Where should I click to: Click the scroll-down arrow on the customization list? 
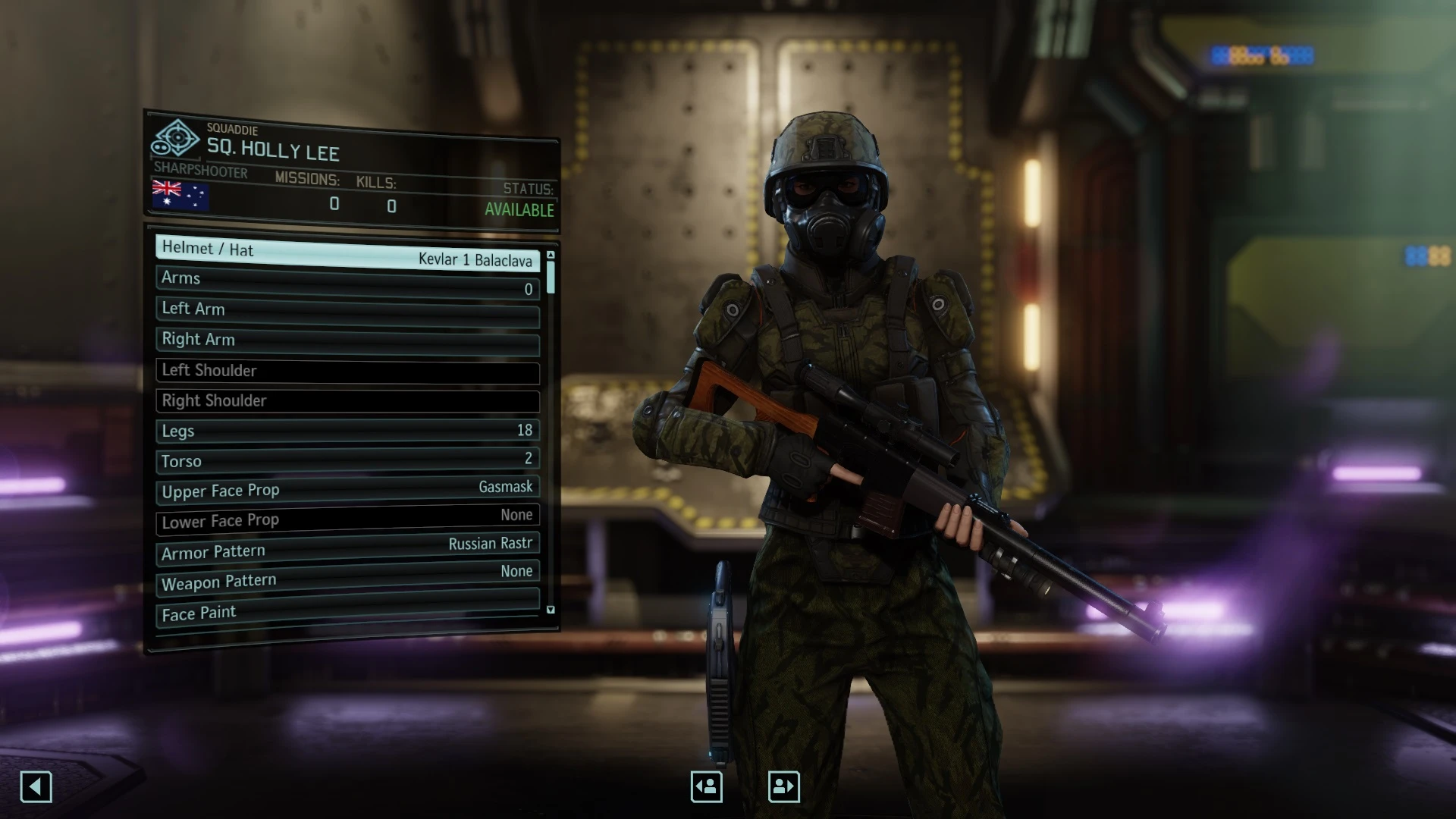point(551,609)
